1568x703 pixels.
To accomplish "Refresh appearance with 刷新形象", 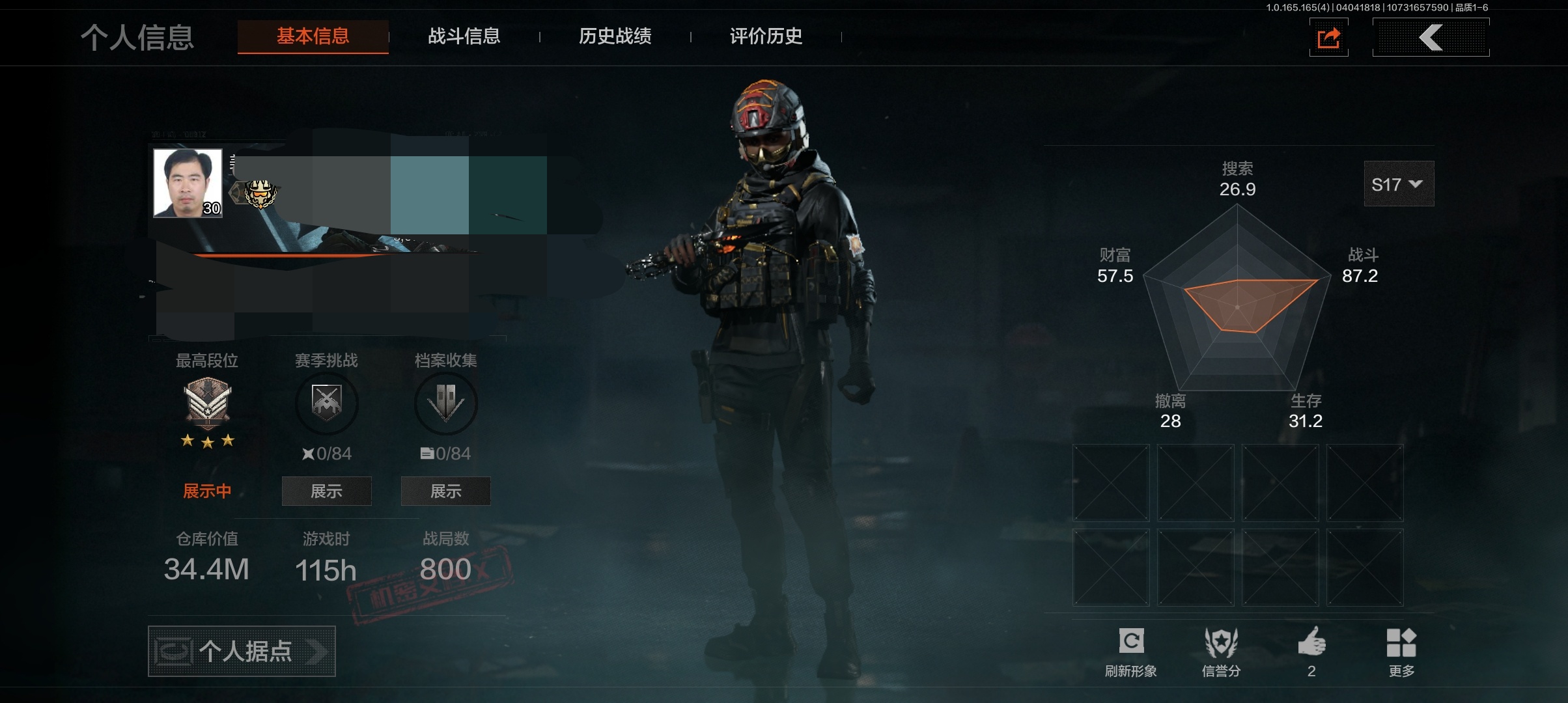I will point(1130,652).
